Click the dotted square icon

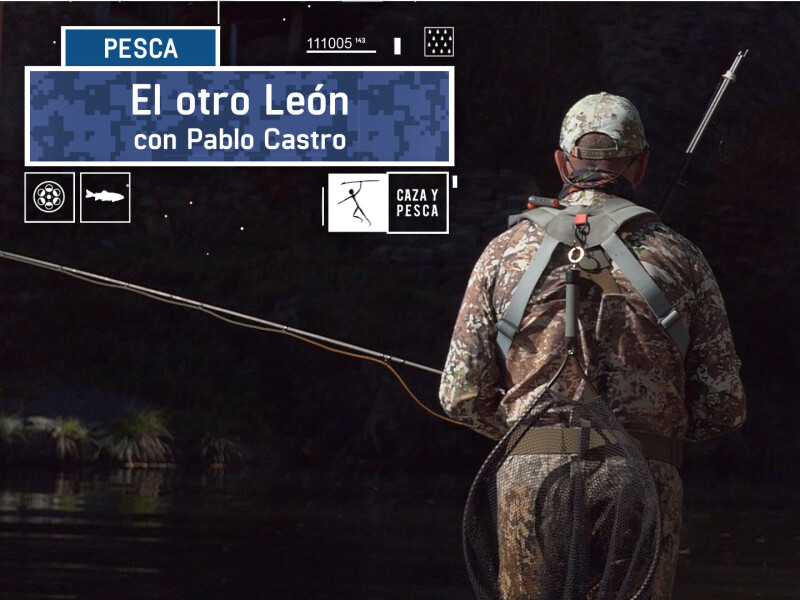(x=439, y=42)
